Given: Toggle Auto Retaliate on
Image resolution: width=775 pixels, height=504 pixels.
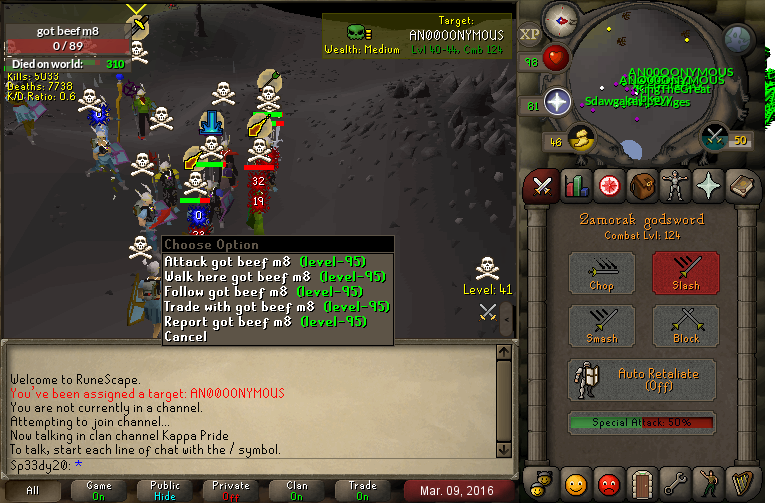Looking at the screenshot, I should (x=644, y=380).
